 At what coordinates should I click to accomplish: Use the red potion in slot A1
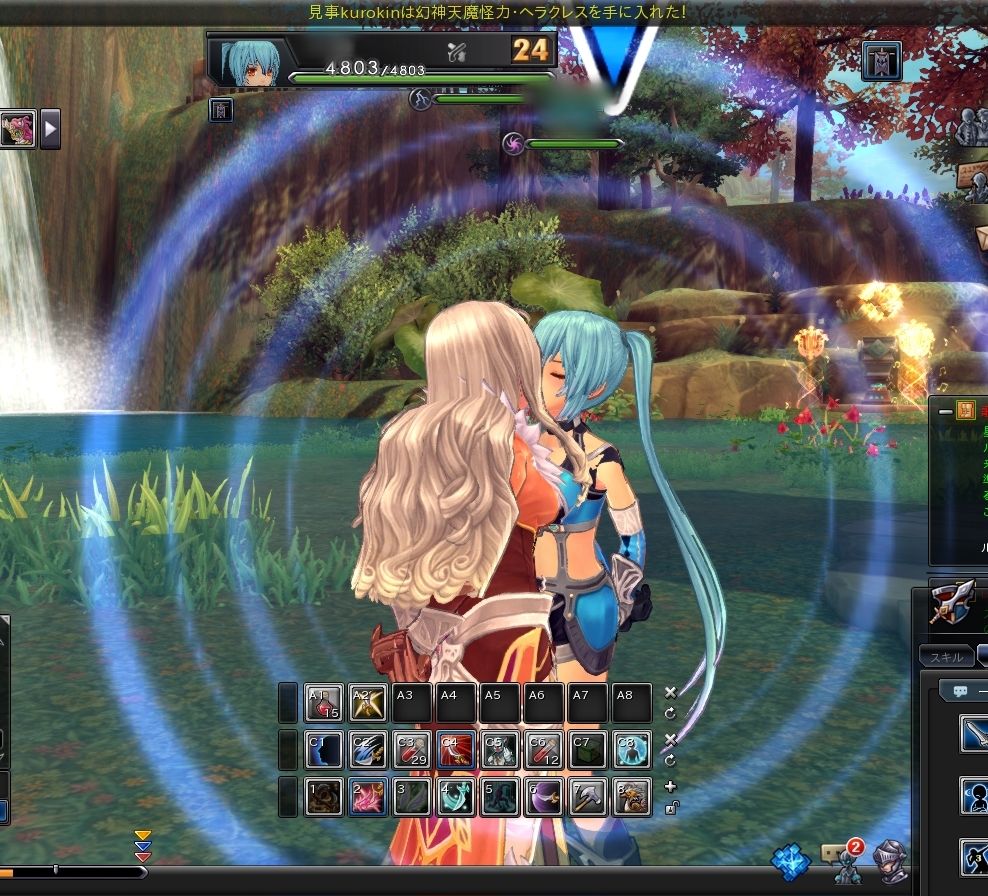(323, 703)
